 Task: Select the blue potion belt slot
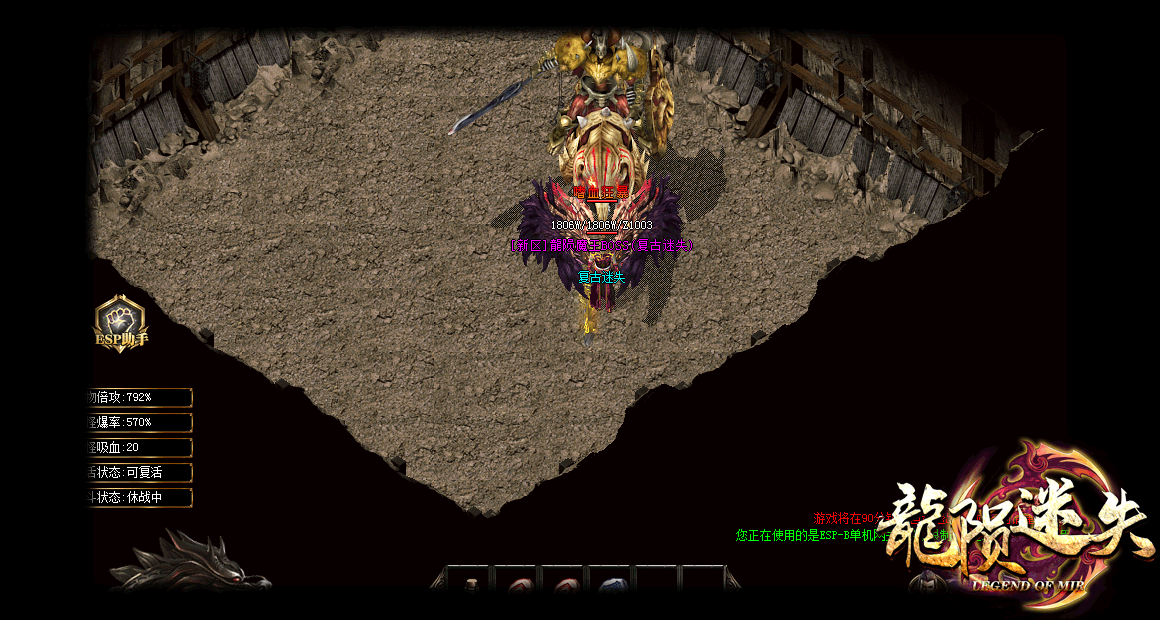(x=613, y=585)
